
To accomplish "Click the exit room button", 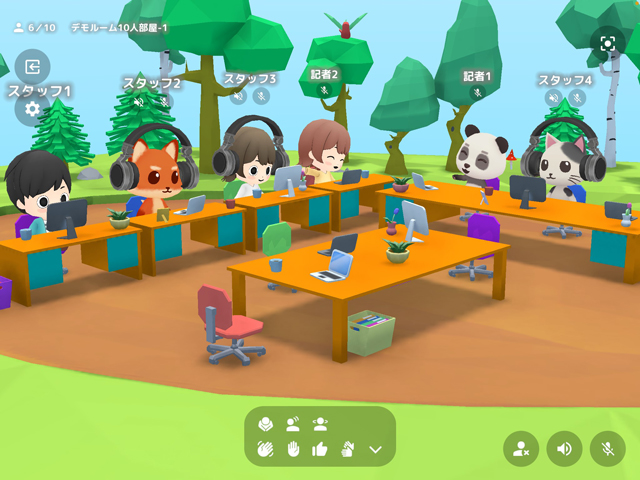I will pyautogui.click(x=32, y=67).
